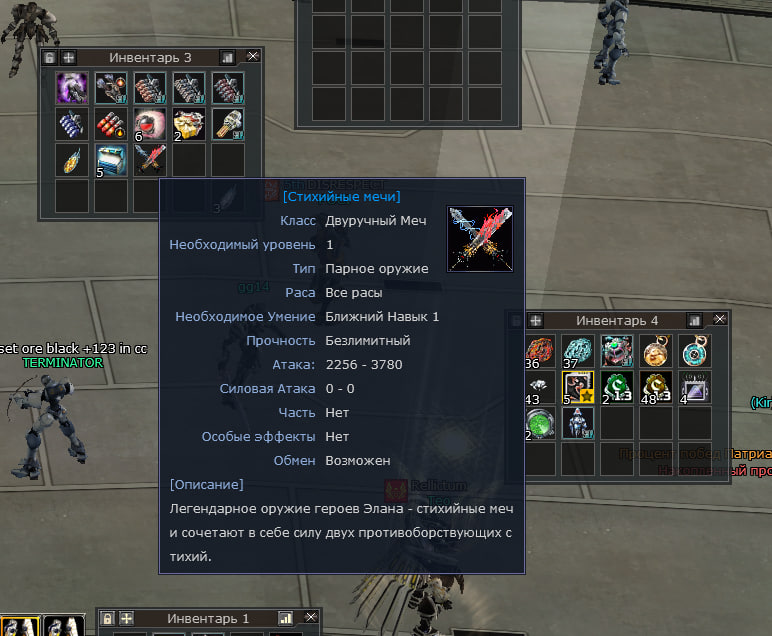The width and height of the screenshot is (772, 636).
Task: Close the Инвентарь 3 window
Action: pyautogui.click(x=253, y=57)
